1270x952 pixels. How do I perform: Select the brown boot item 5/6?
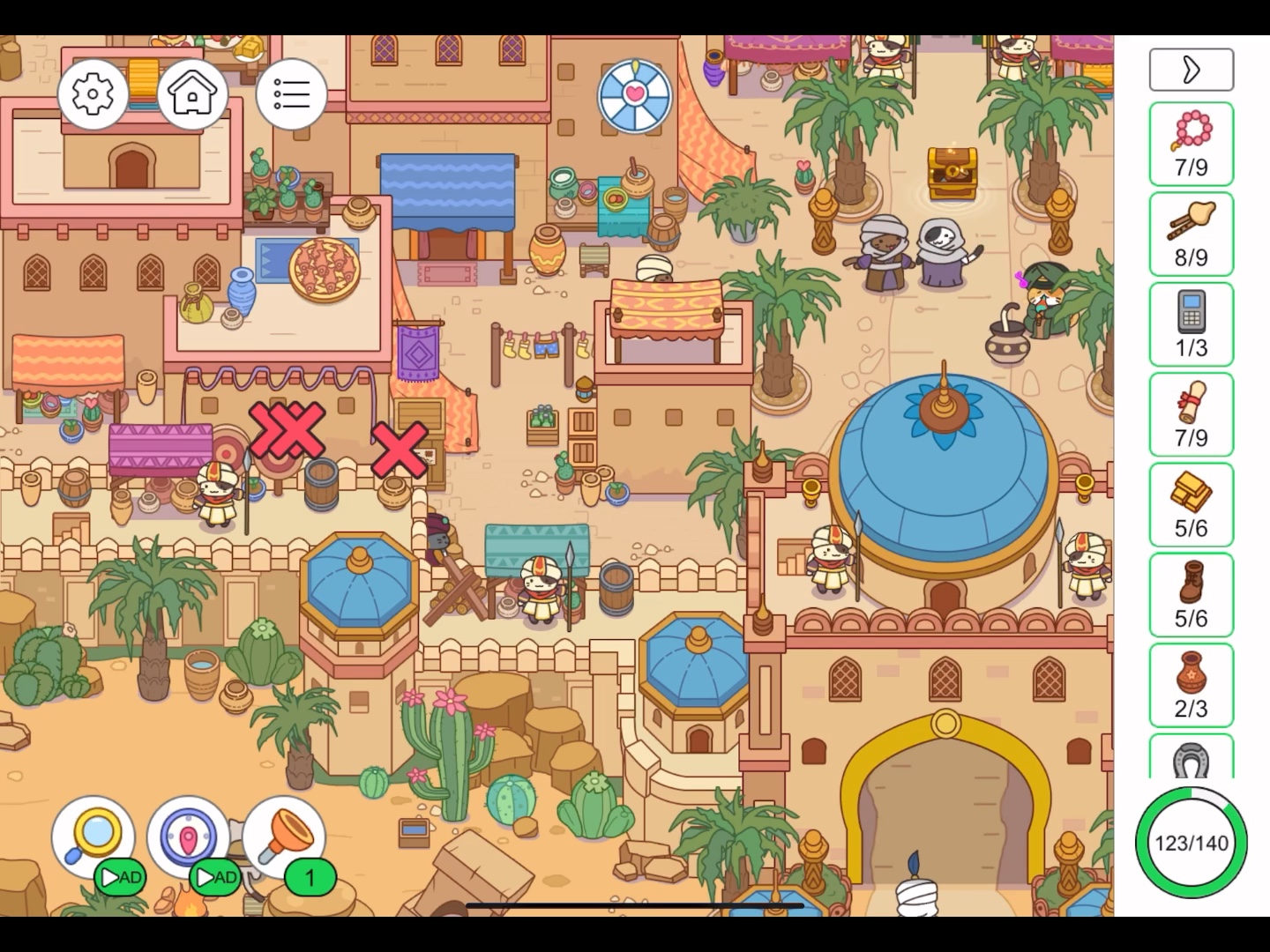tap(1191, 595)
